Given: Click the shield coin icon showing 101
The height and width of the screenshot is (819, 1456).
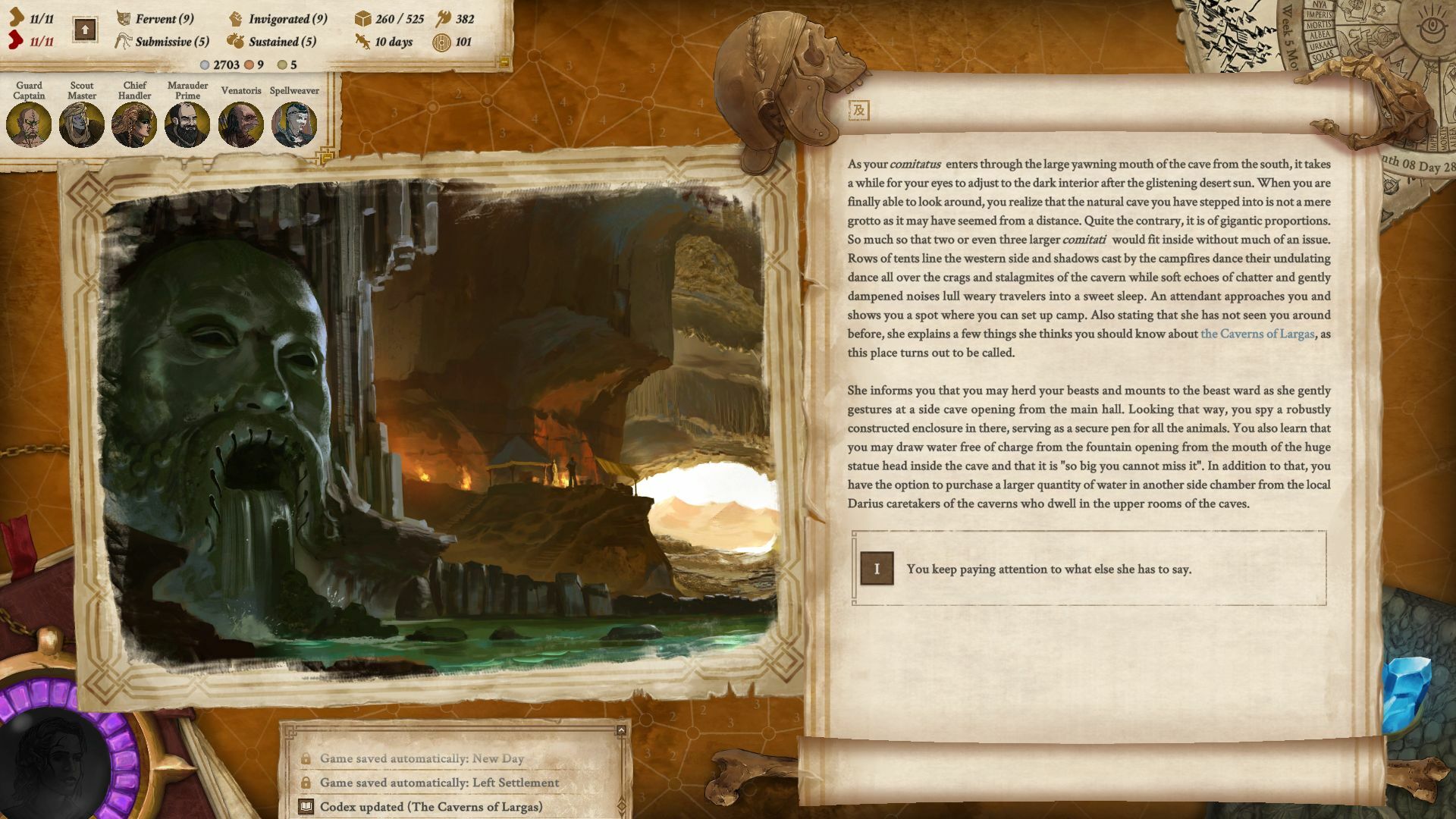Looking at the screenshot, I should pyautogui.click(x=441, y=42).
